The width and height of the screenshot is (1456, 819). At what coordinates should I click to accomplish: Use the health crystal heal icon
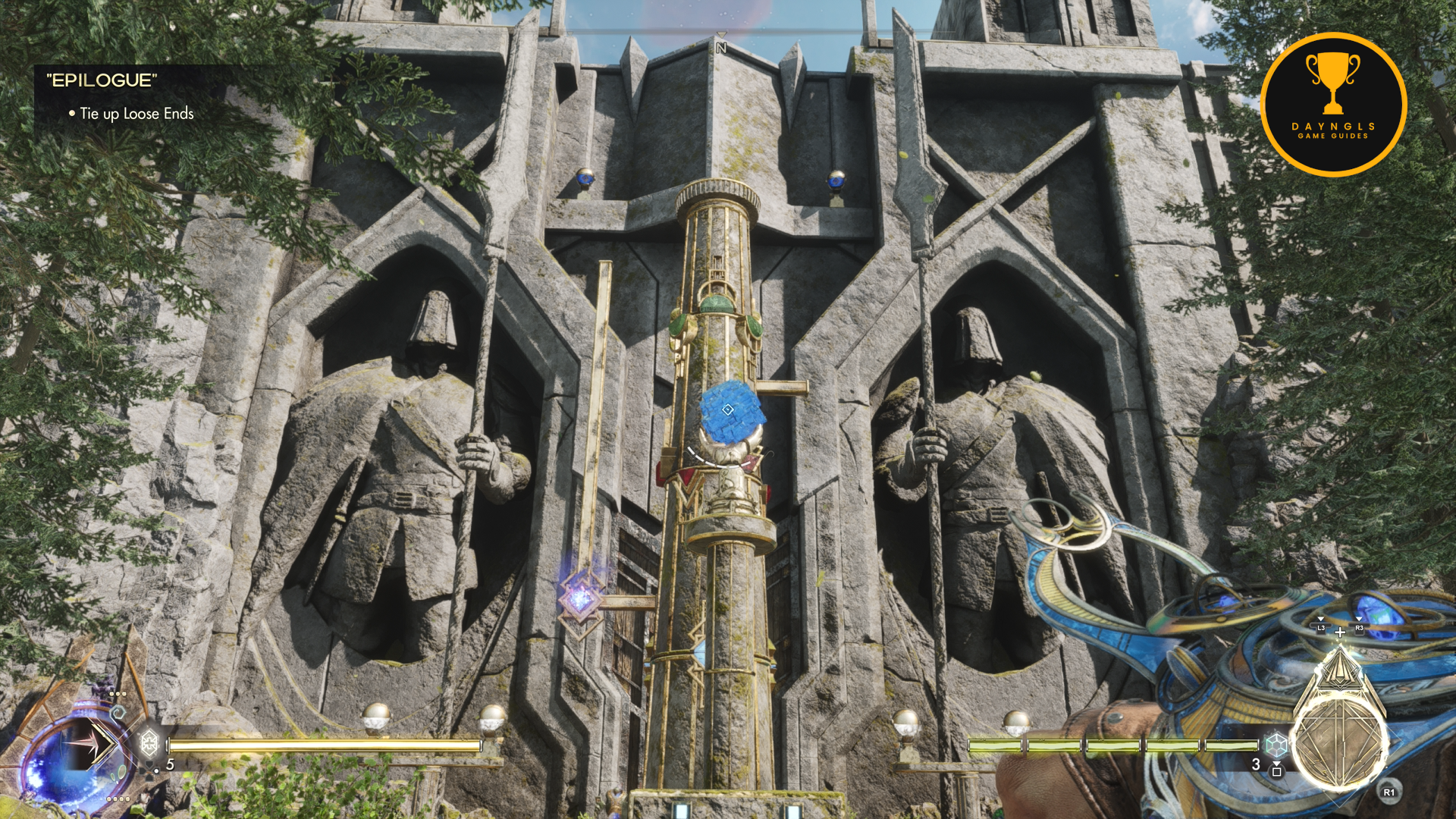click(x=149, y=742)
